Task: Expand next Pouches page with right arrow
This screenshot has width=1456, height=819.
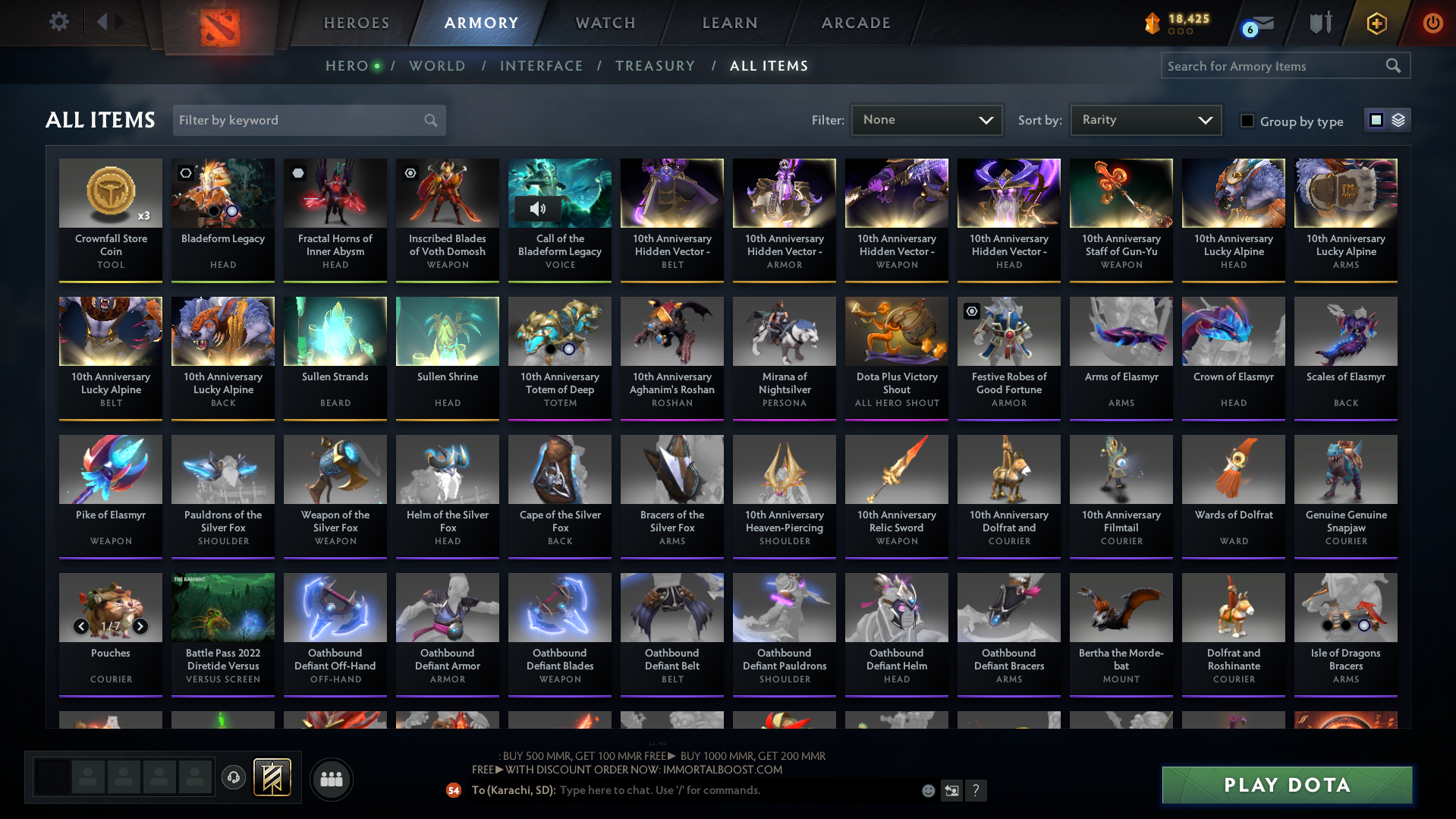Action: [140, 627]
